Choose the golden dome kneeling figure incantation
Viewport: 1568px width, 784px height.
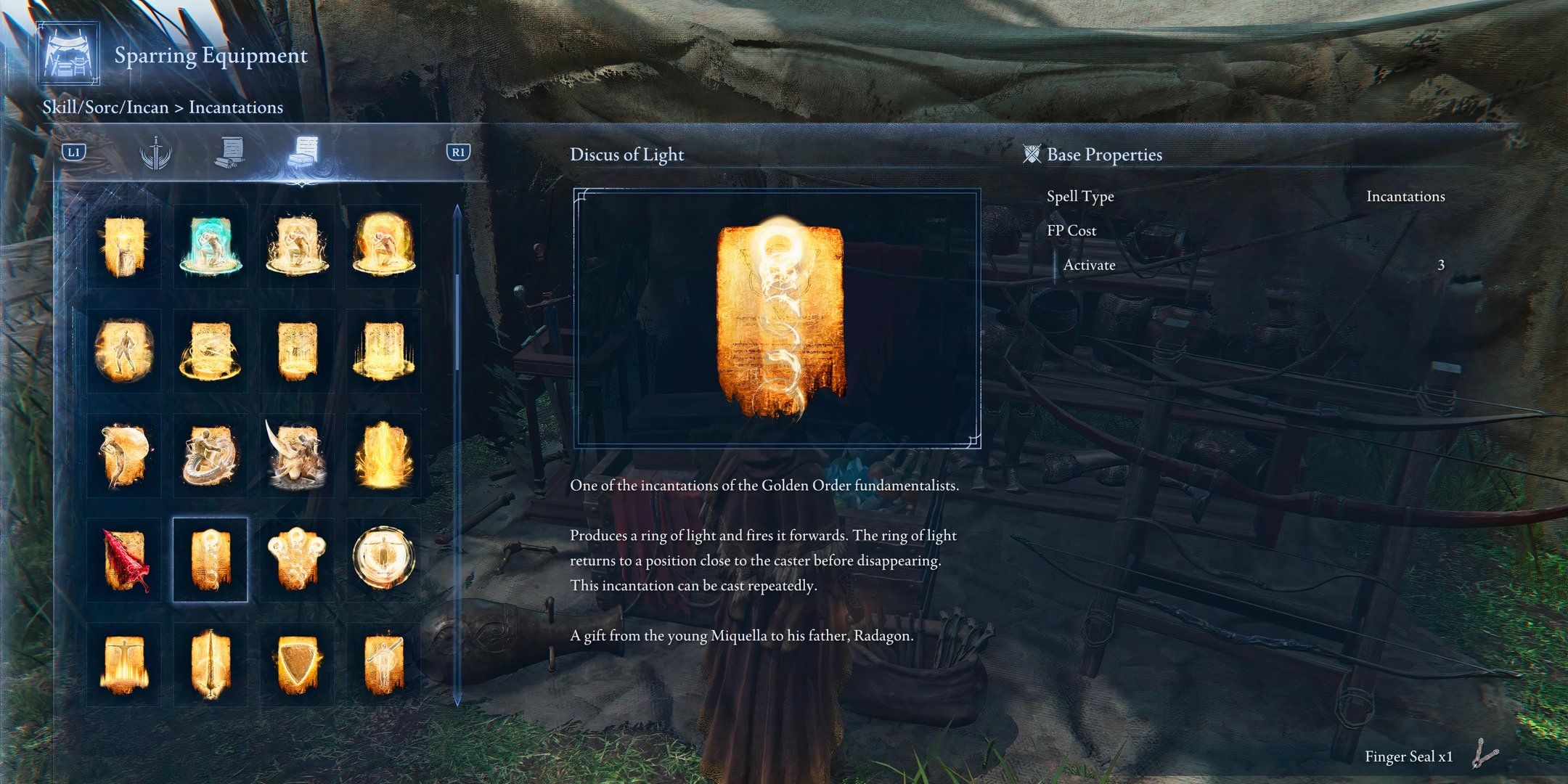point(383,247)
